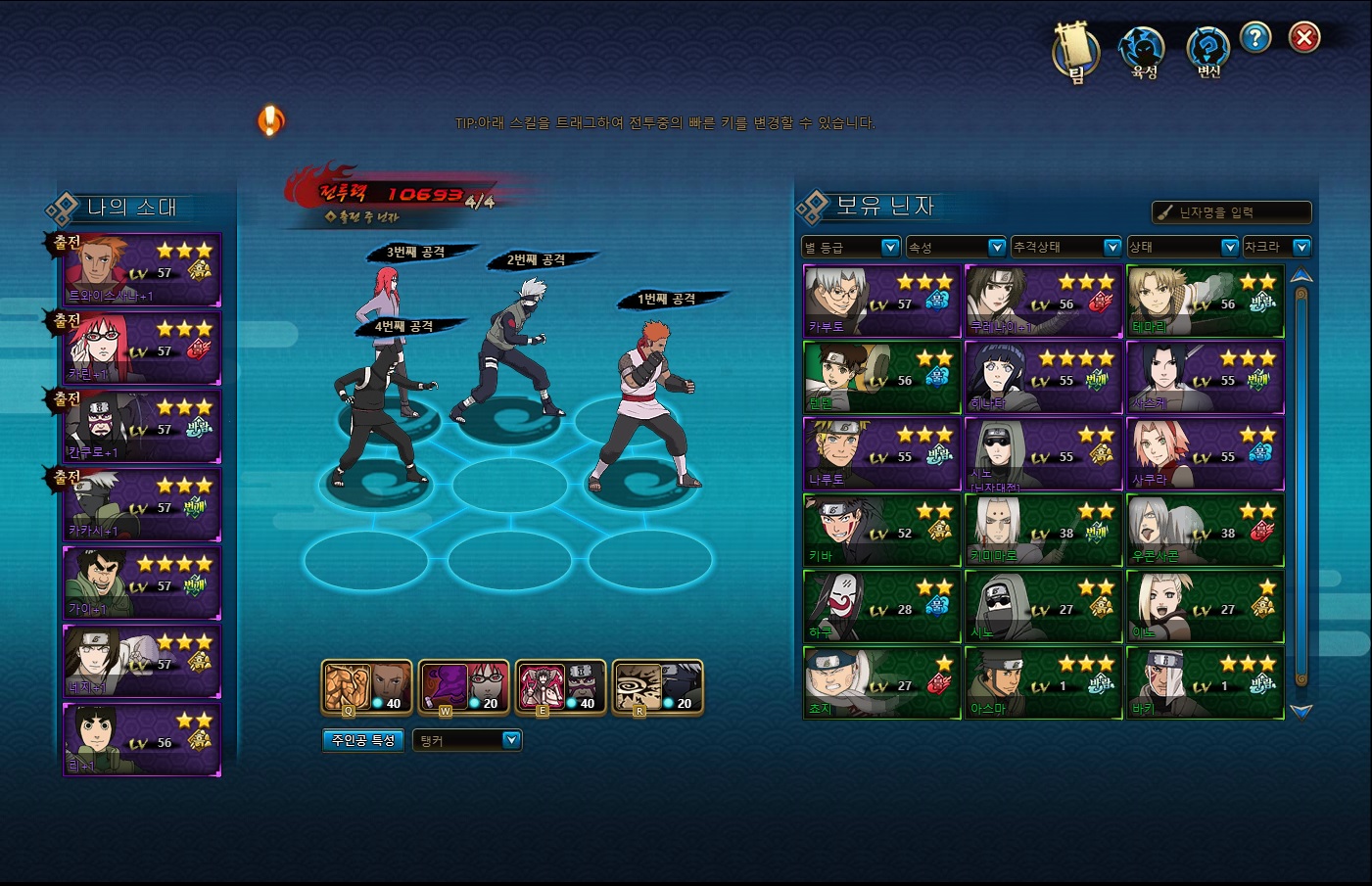
Task: Open the 팁 scroll tips icon
Action: click(1074, 52)
